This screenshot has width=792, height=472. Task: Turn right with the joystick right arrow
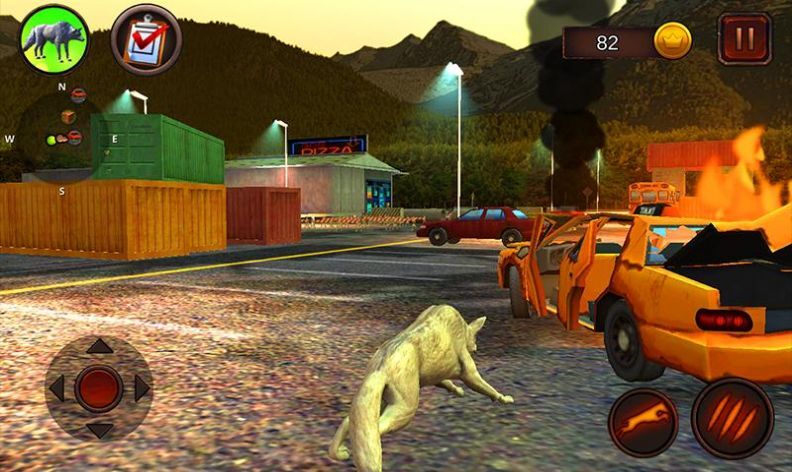coord(142,388)
